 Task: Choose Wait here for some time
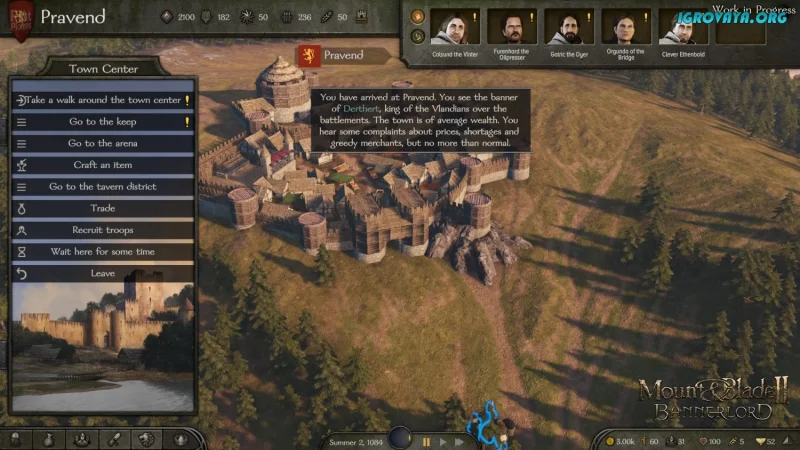coord(103,252)
